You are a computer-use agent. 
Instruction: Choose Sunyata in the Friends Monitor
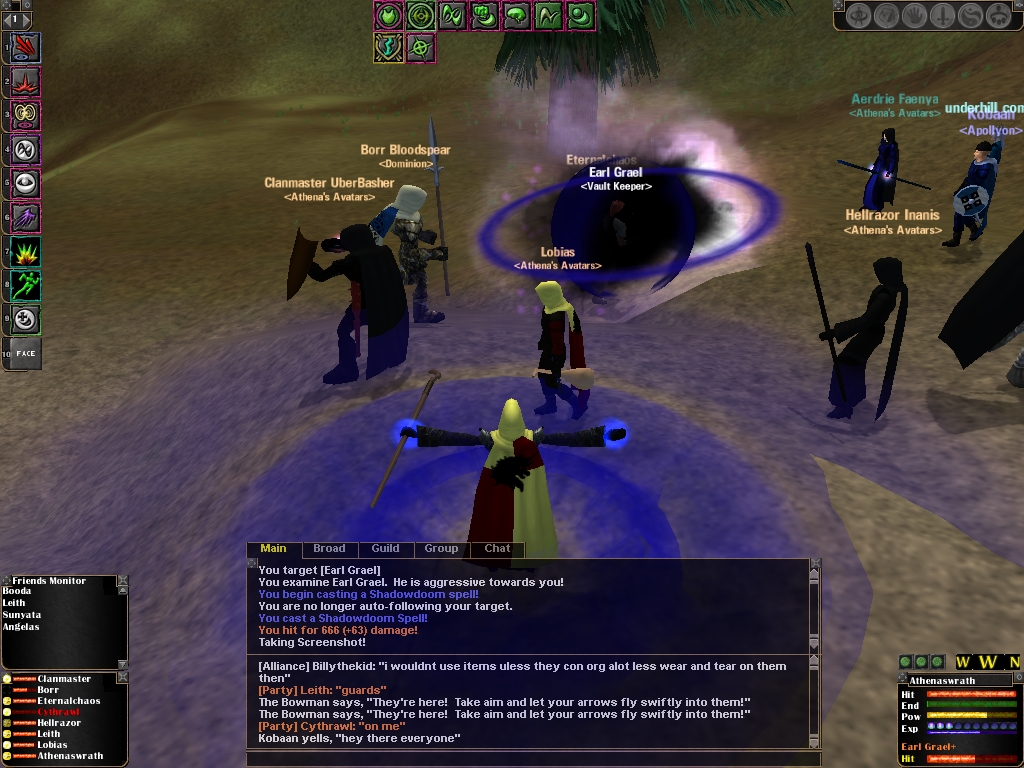[x=21, y=615]
